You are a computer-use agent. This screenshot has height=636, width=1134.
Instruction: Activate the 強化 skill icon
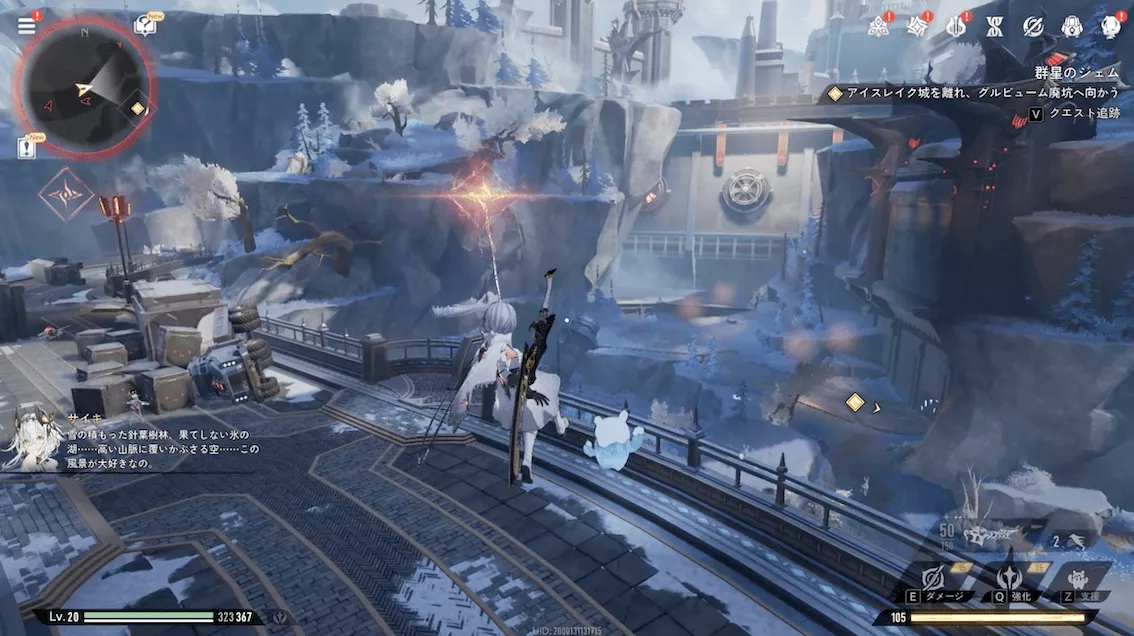(1008, 578)
